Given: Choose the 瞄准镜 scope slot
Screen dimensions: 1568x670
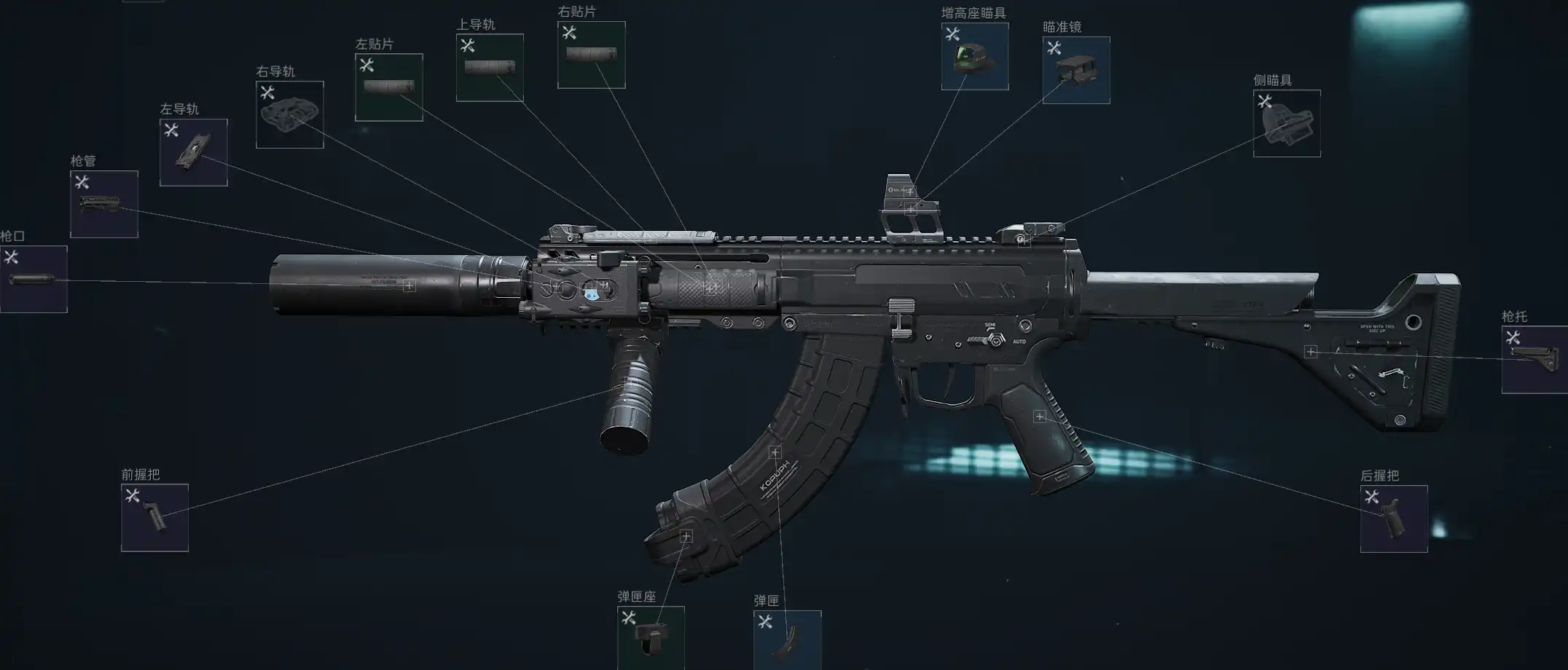Looking at the screenshot, I should 1076,70.
